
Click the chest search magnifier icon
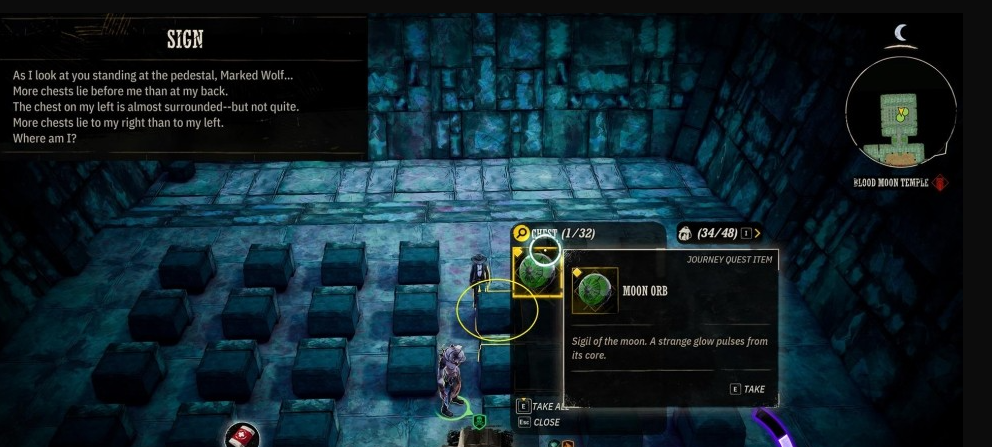(521, 233)
